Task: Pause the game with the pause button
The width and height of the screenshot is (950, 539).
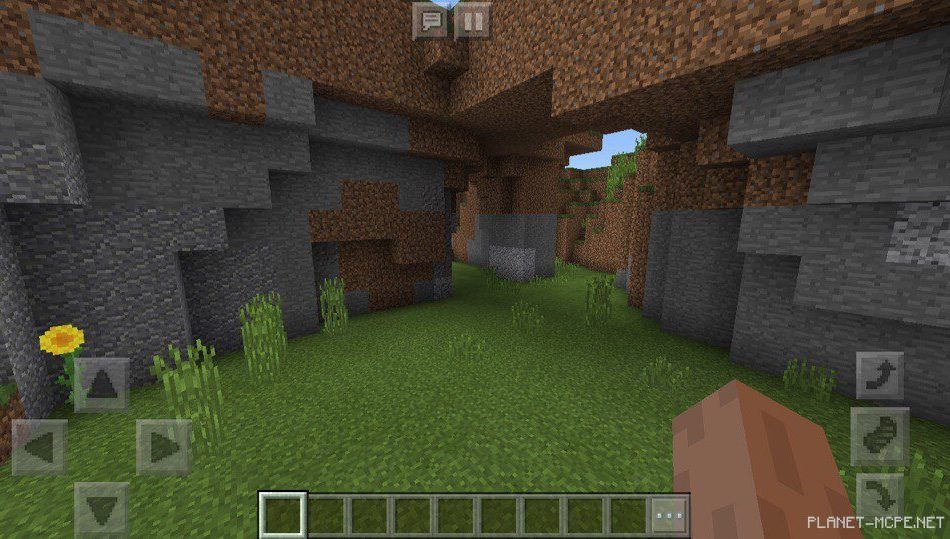Action: (473, 20)
